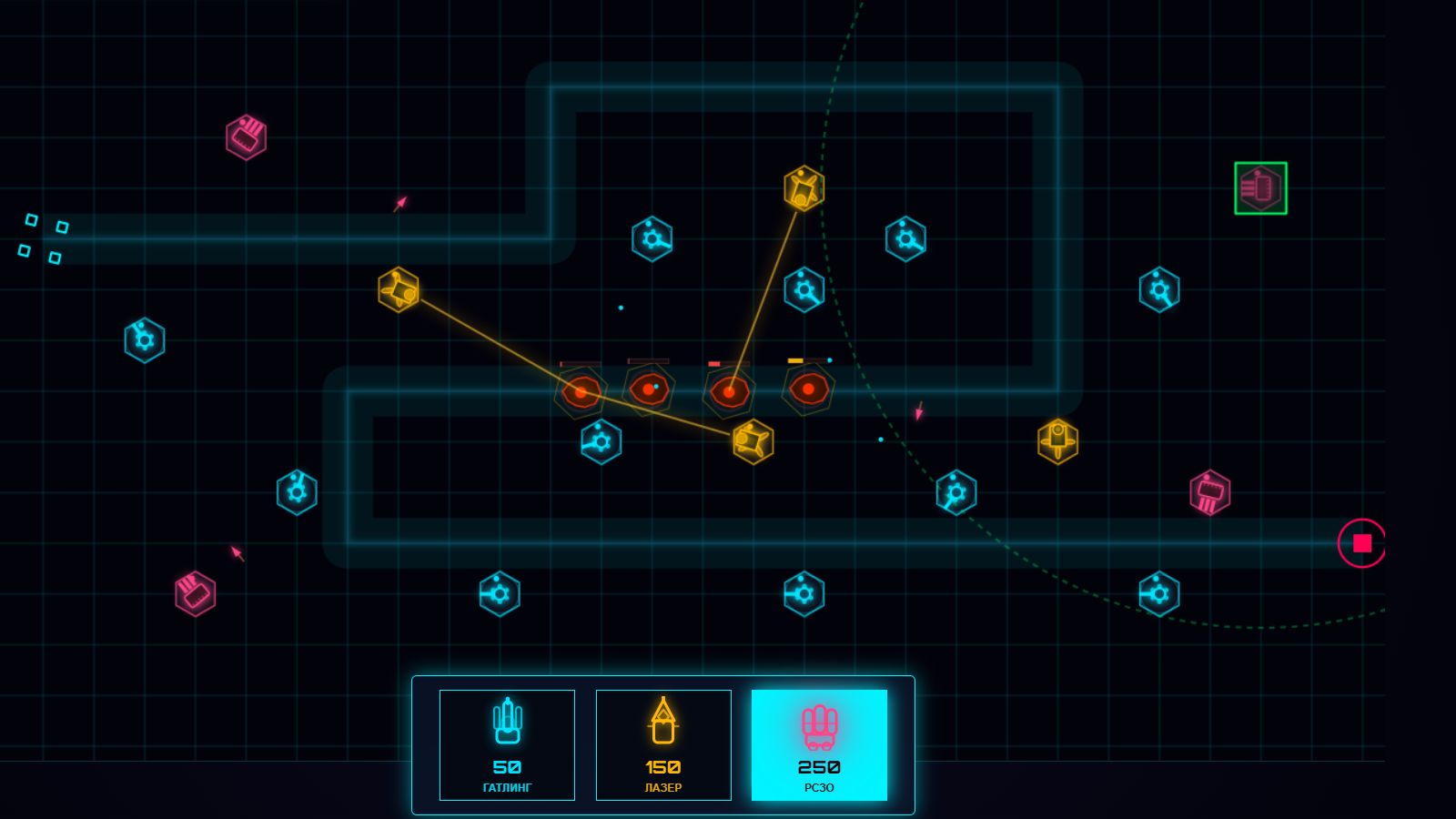Click the green-selected rocket tower in the top right
This screenshot has width=1456, height=819.
tap(1260, 186)
